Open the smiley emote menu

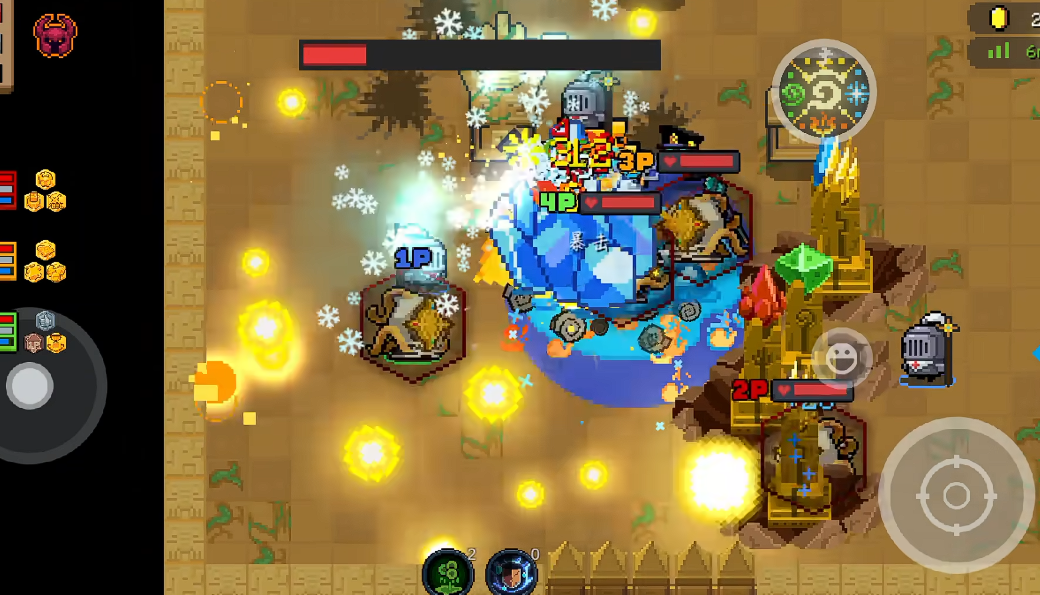pos(841,357)
